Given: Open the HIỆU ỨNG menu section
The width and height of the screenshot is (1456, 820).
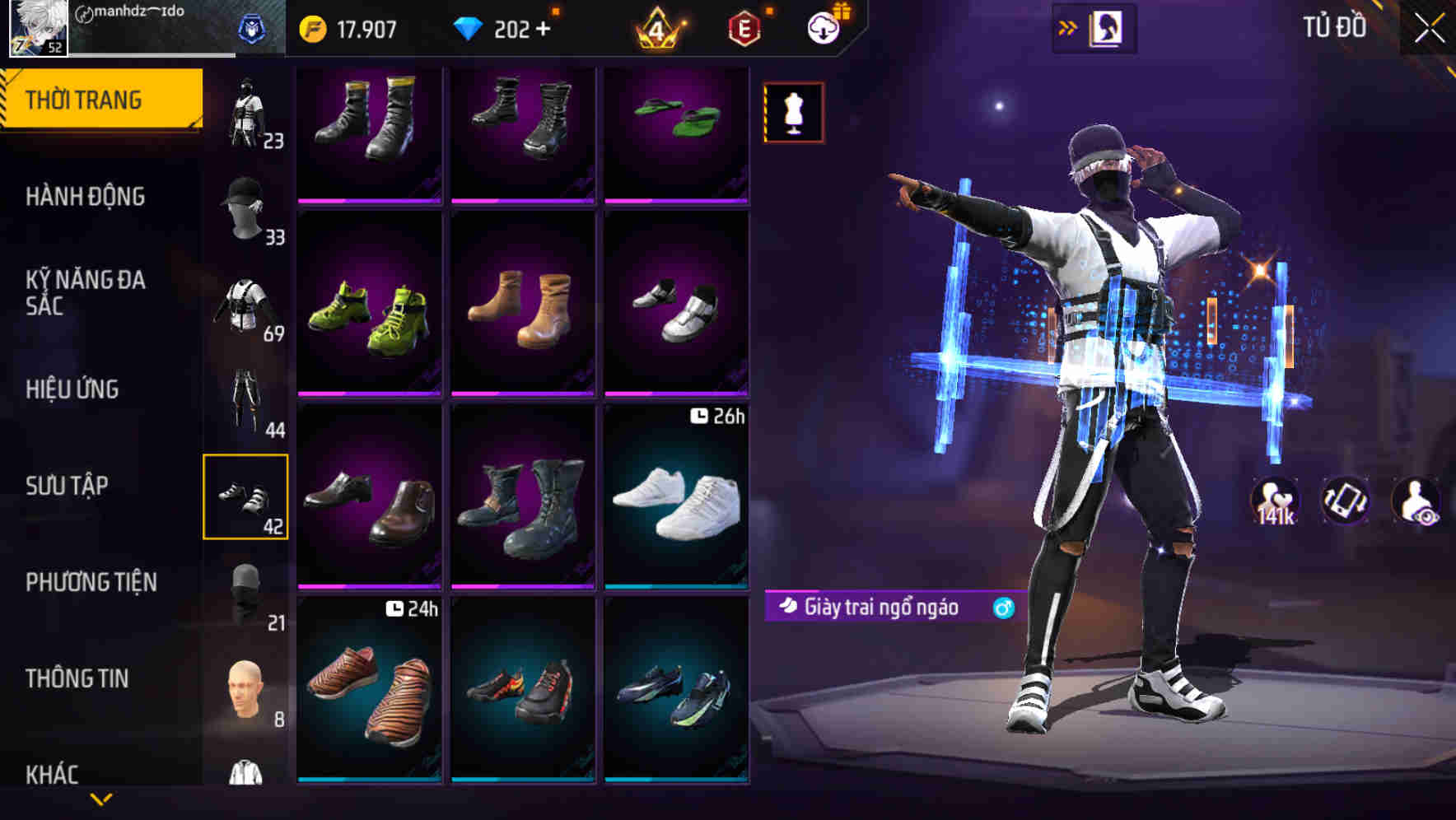Looking at the screenshot, I should pyautogui.click(x=72, y=389).
